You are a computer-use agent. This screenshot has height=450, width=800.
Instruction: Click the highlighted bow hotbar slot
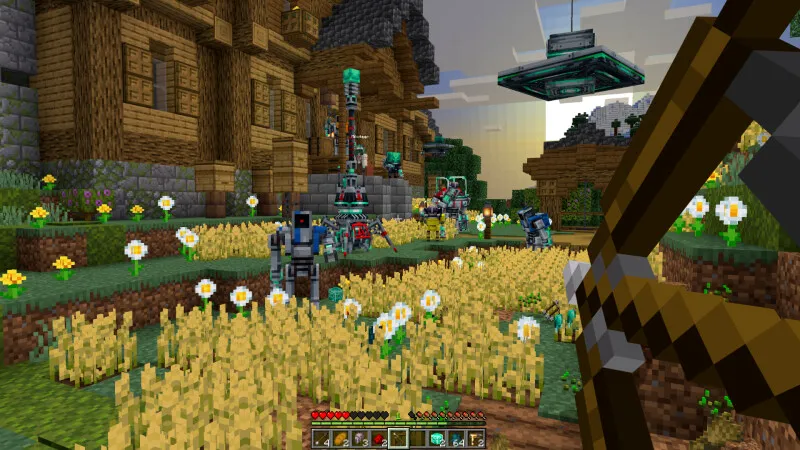(x=399, y=438)
